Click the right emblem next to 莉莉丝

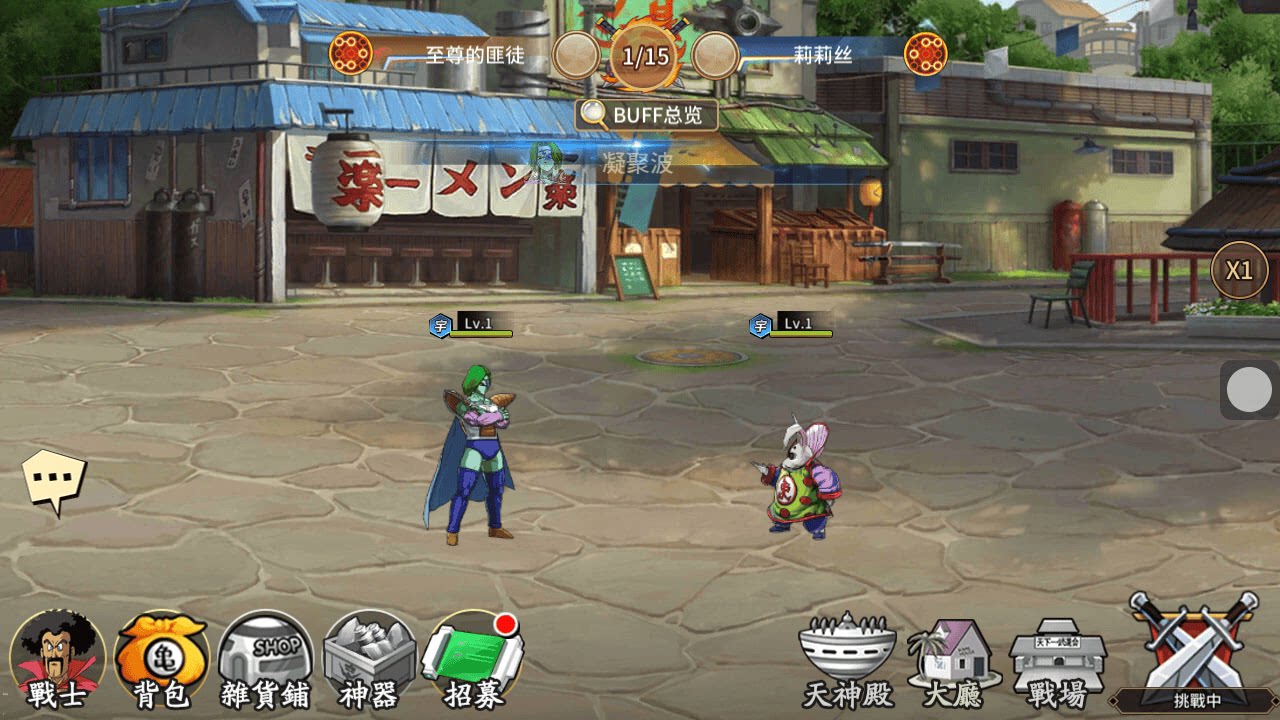(x=925, y=53)
